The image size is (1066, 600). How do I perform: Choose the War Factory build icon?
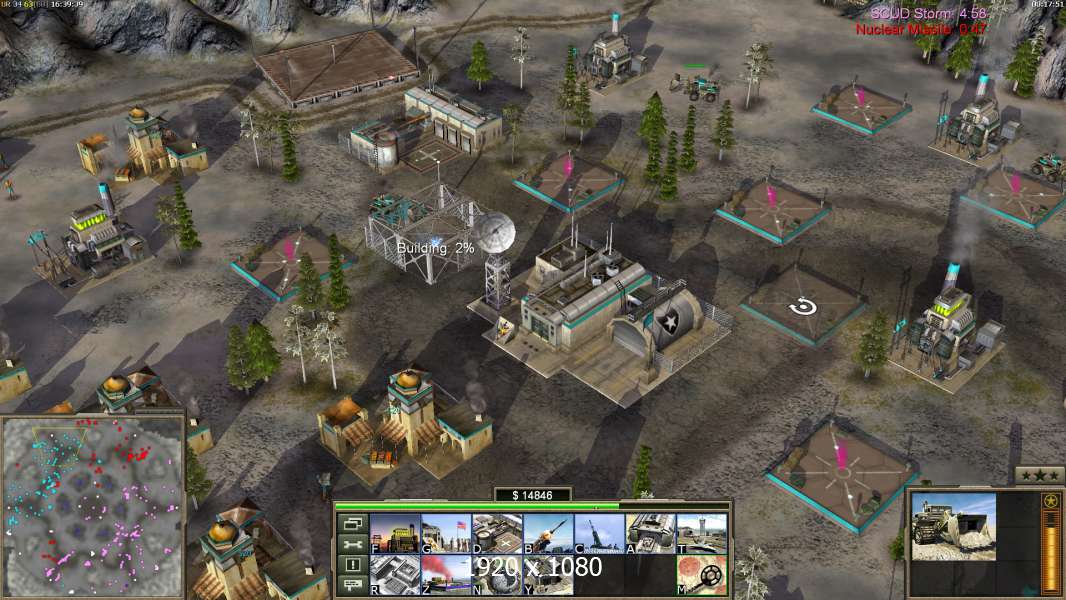coord(649,533)
